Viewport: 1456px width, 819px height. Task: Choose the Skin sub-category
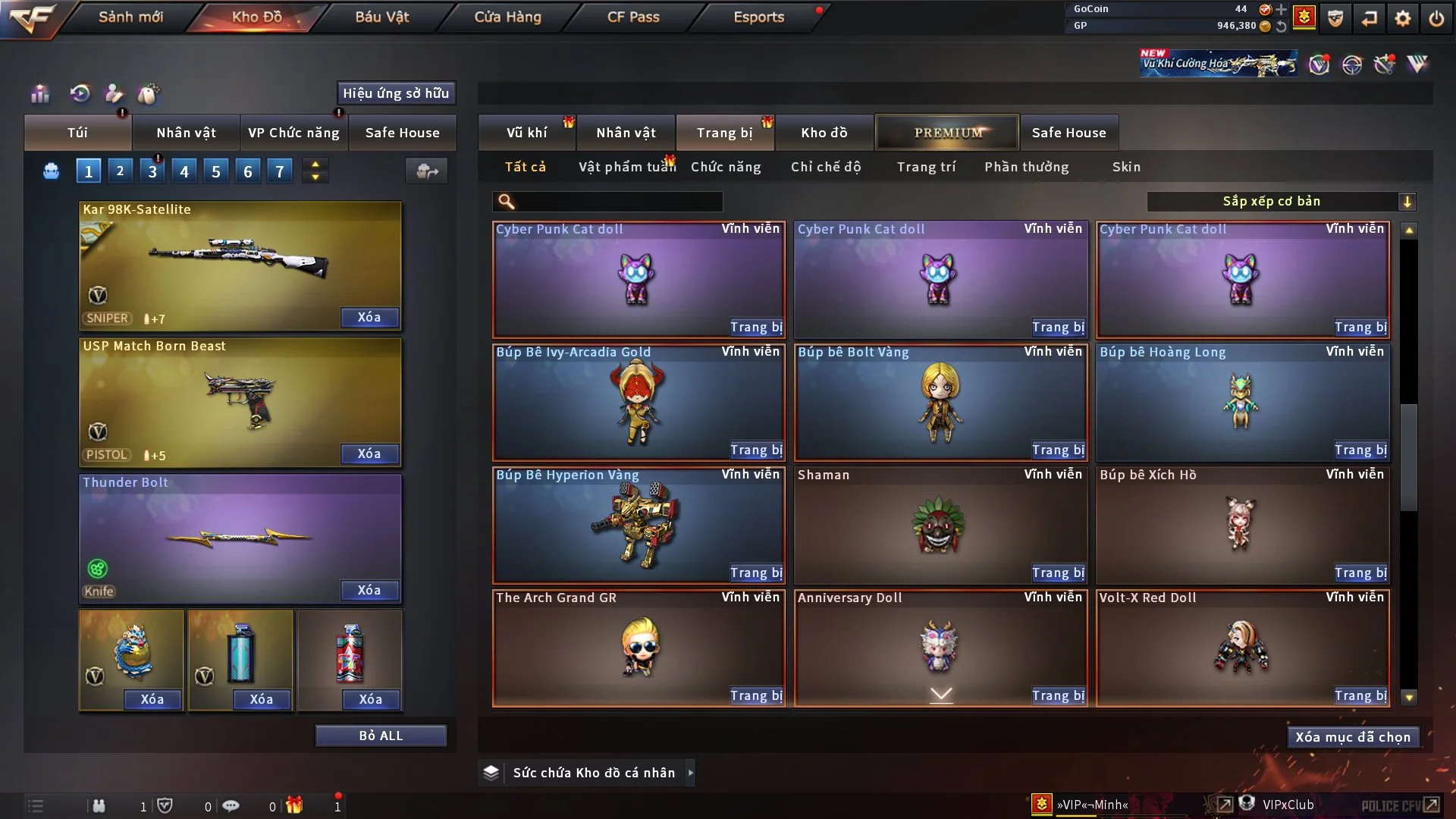point(1126,167)
